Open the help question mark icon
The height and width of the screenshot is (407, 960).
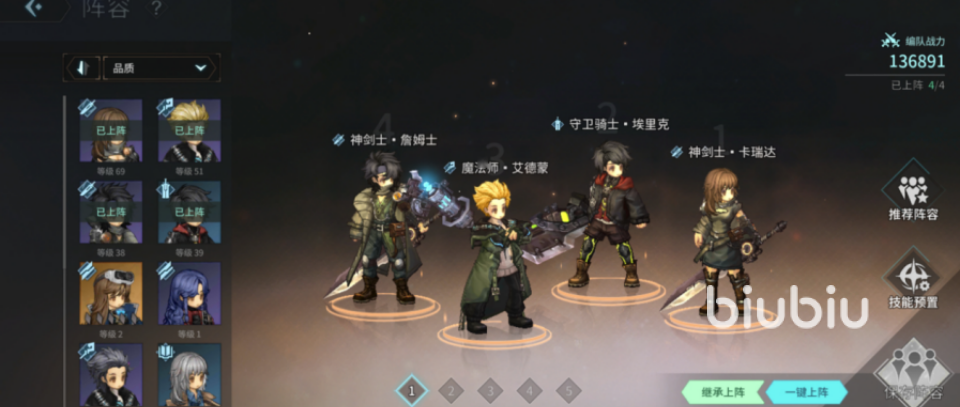click(x=155, y=9)
